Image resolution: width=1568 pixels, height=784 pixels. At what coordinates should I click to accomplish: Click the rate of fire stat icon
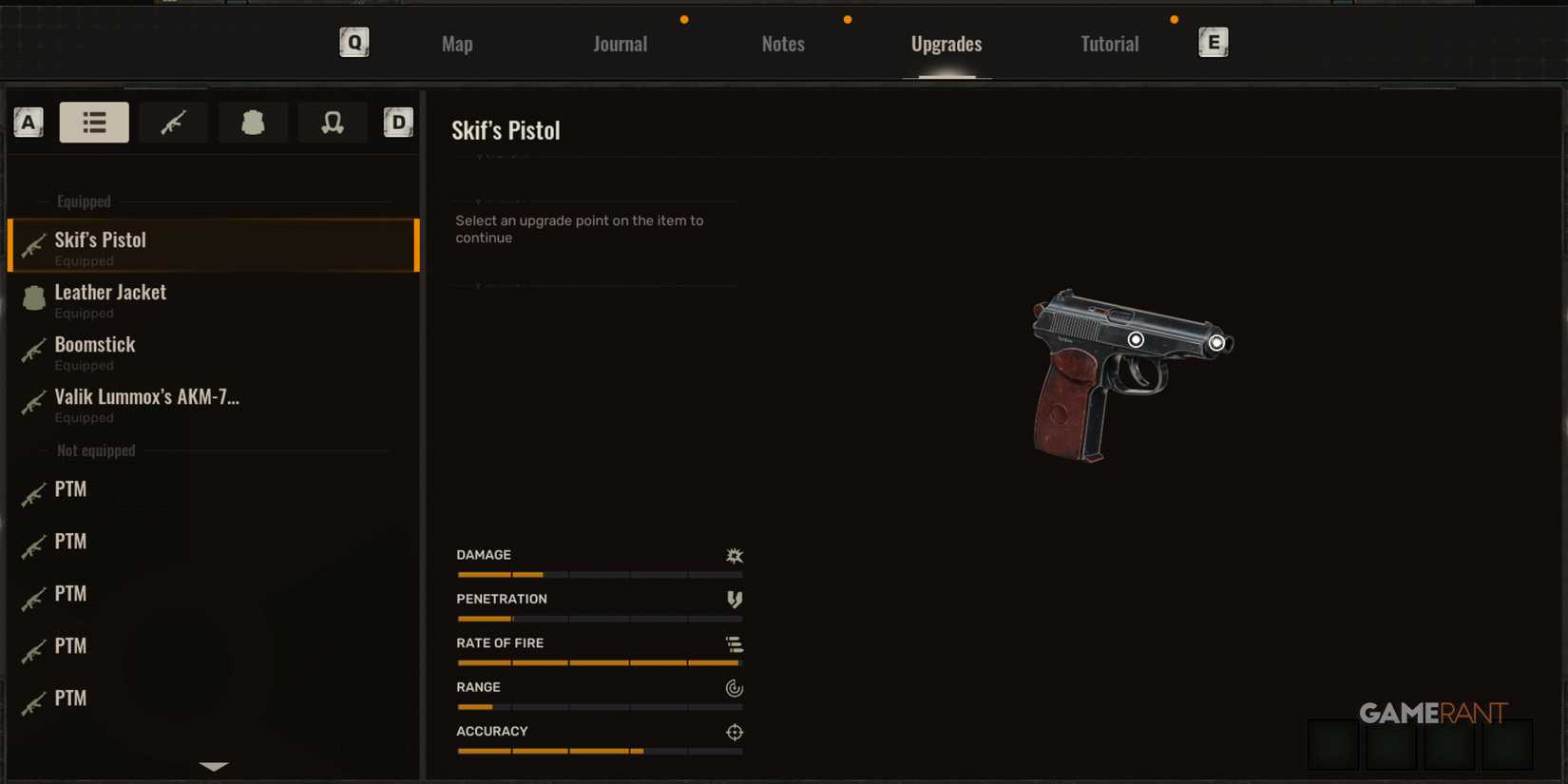click(735, 644)
